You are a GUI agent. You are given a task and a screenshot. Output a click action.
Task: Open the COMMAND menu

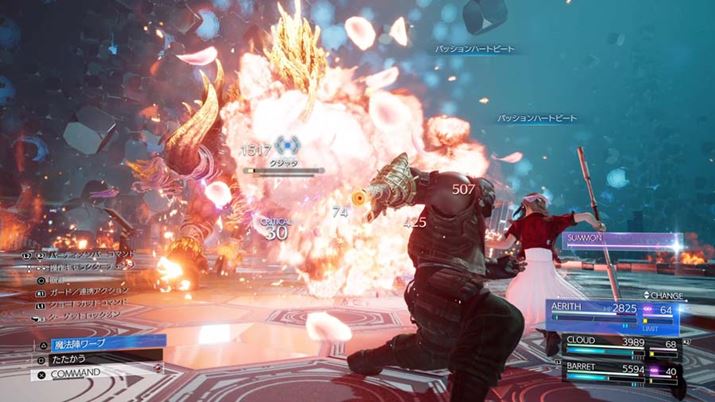click(x=90, y=373)
